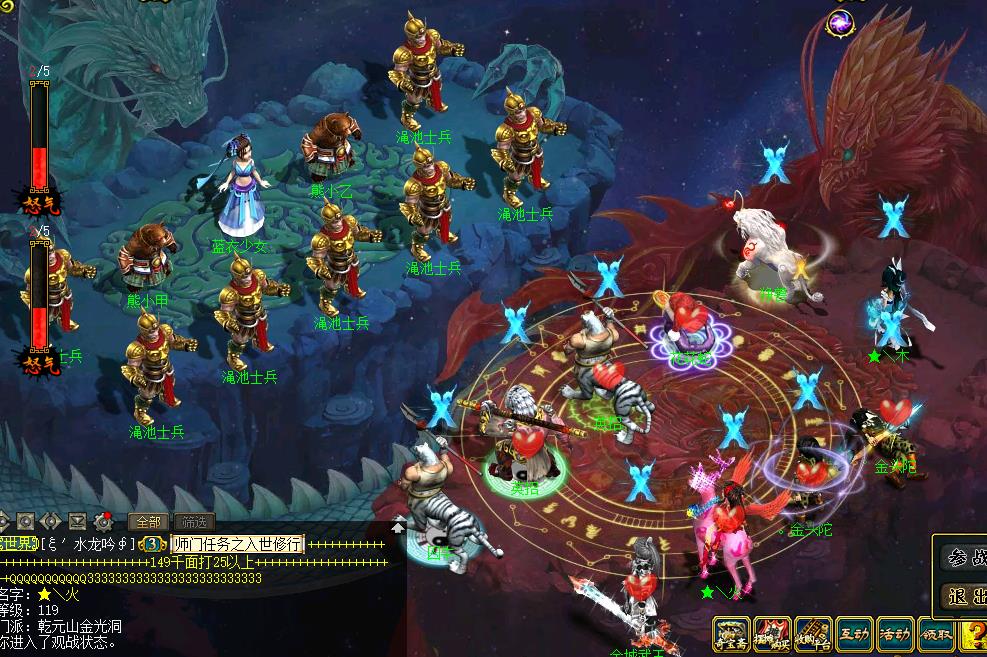Open the 活动 events menu

[x=895, y=634]
